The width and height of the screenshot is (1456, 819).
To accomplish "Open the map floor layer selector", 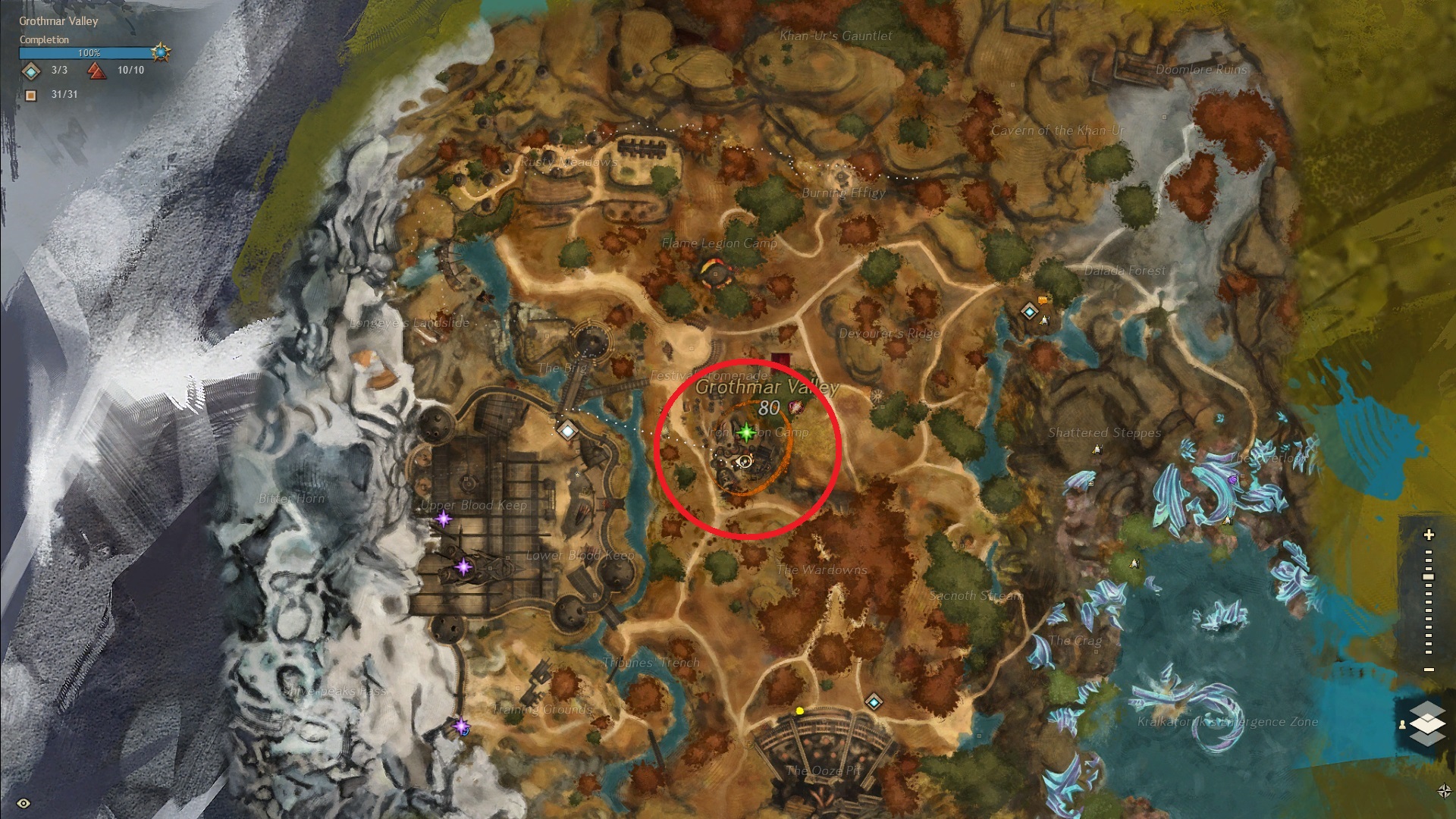I will 1426,723.
